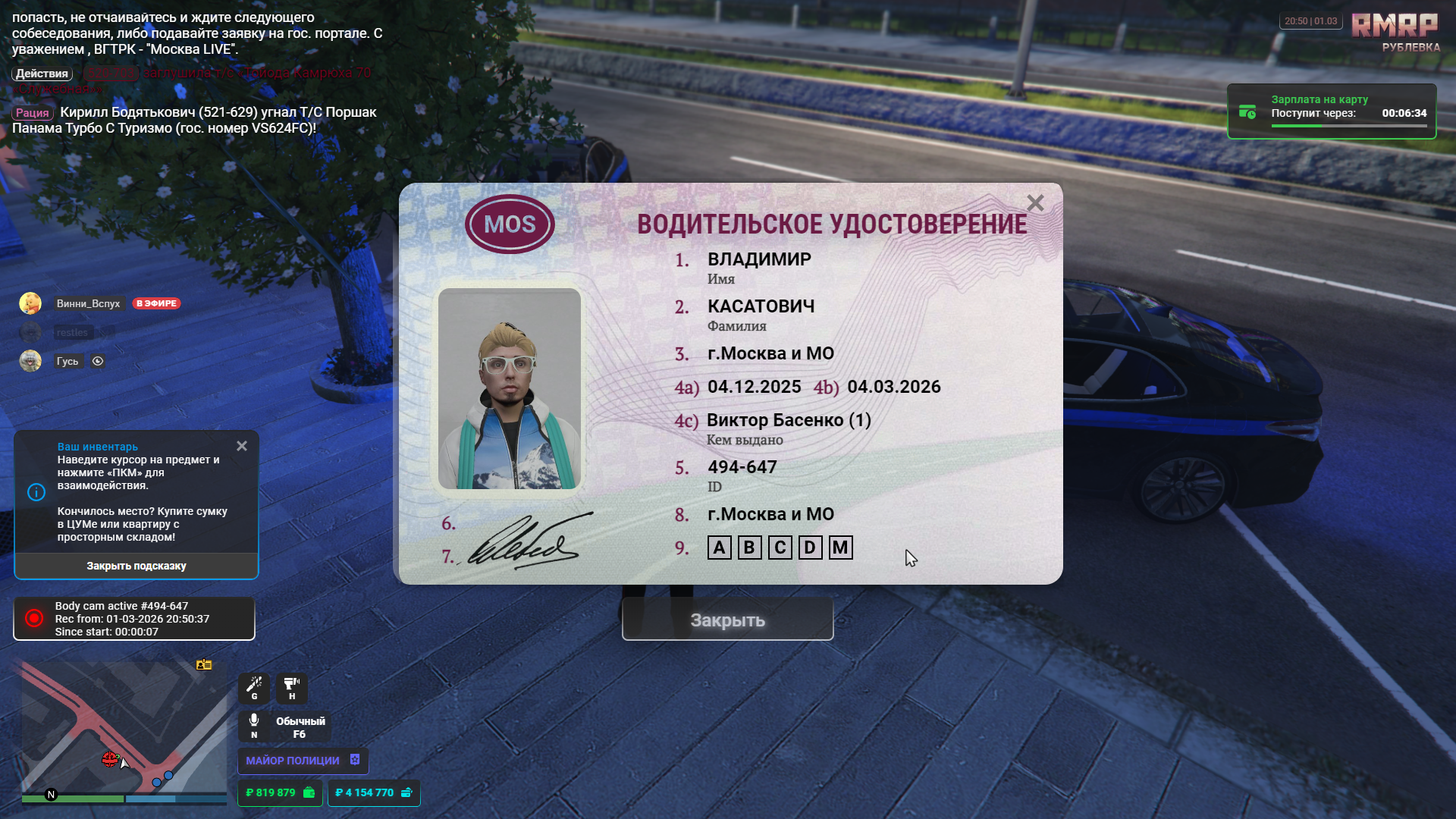The height and width of the screenshot is (819, 1456).
Task: Click the eye icon next to Гусь
Action: coord(98,361)
